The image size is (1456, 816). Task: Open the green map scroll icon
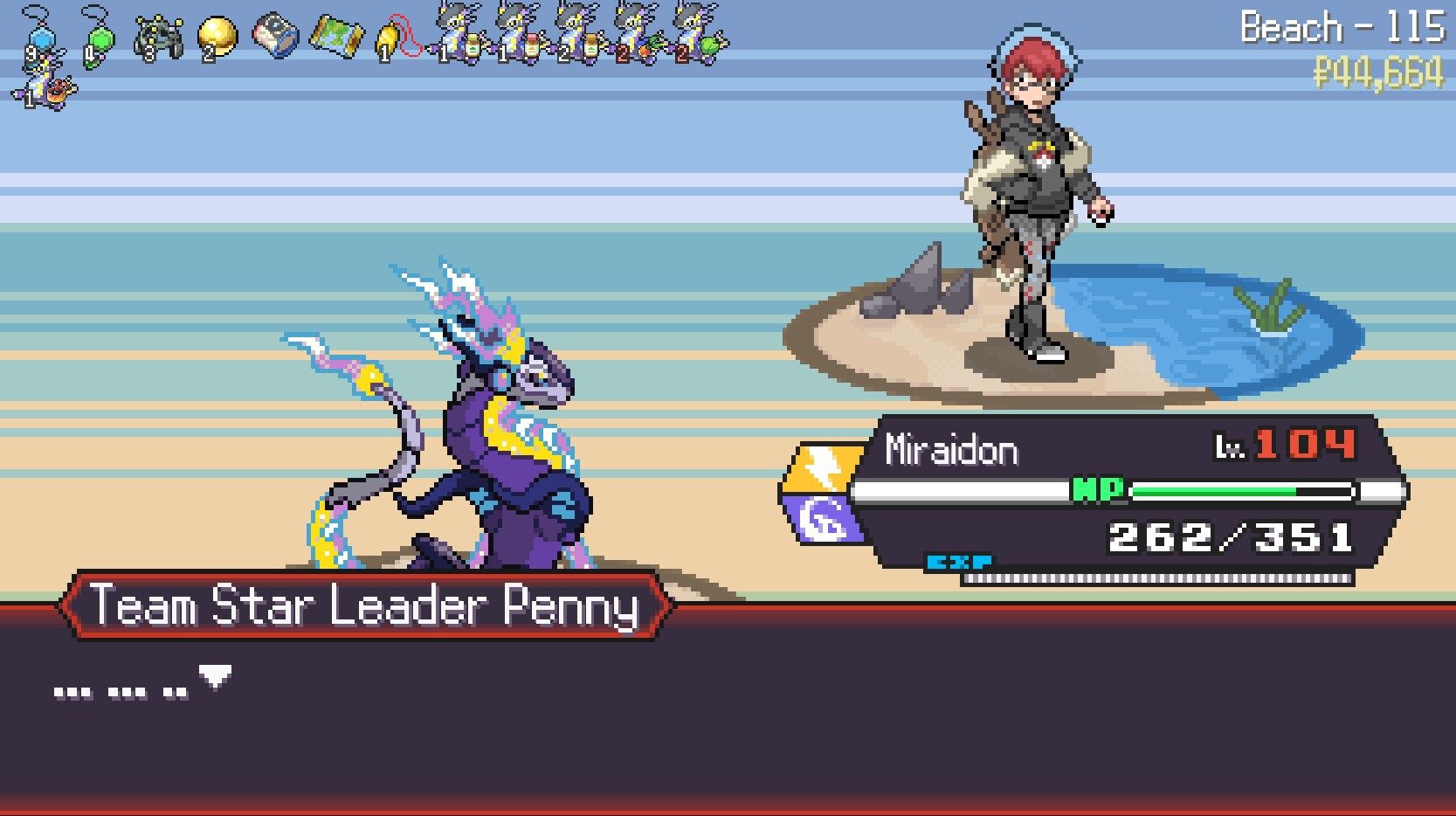click(x=335, y=36)
